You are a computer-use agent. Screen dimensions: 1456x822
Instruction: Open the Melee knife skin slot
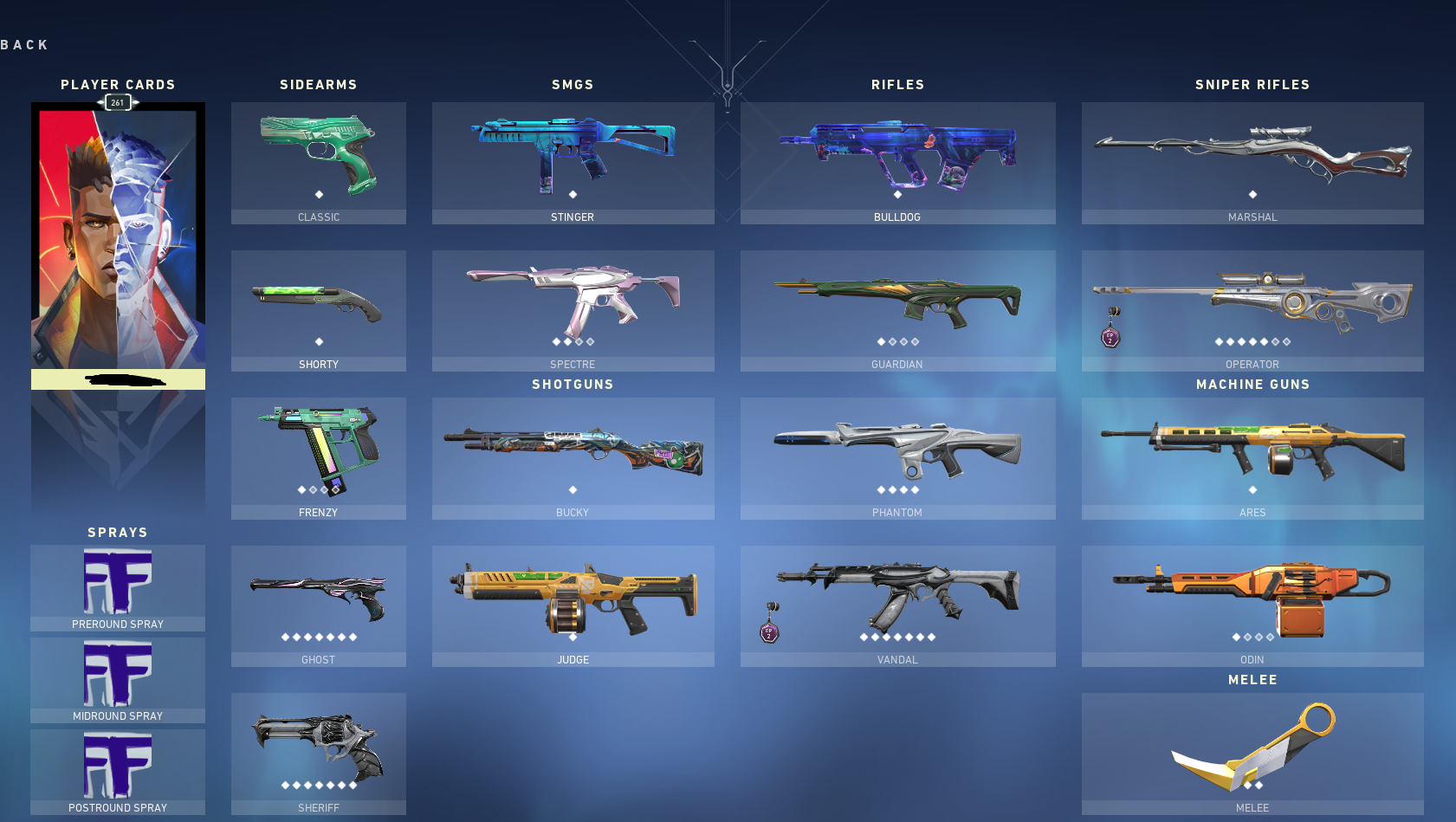1252,749
